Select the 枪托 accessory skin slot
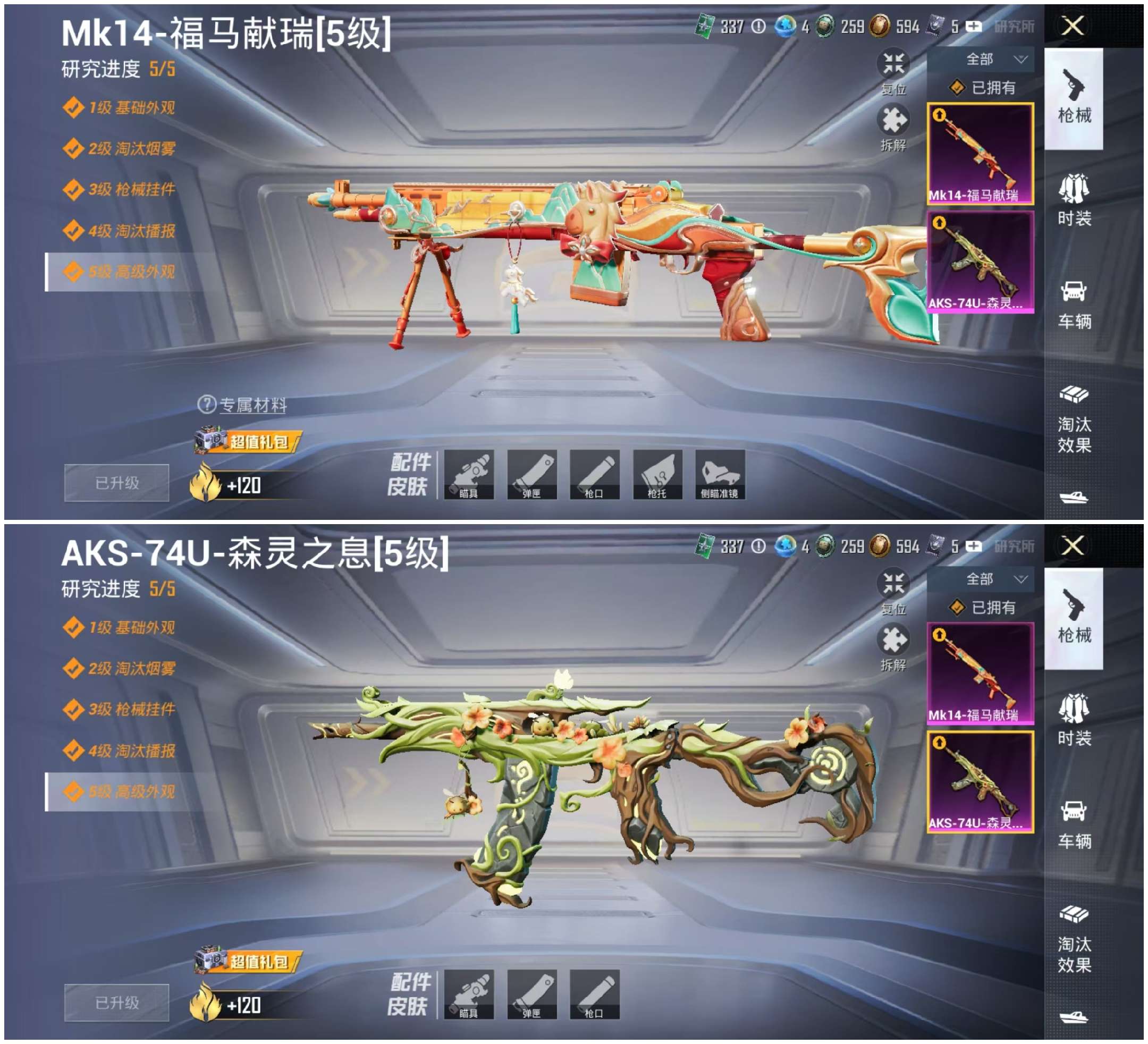 [x=657, y=475]
